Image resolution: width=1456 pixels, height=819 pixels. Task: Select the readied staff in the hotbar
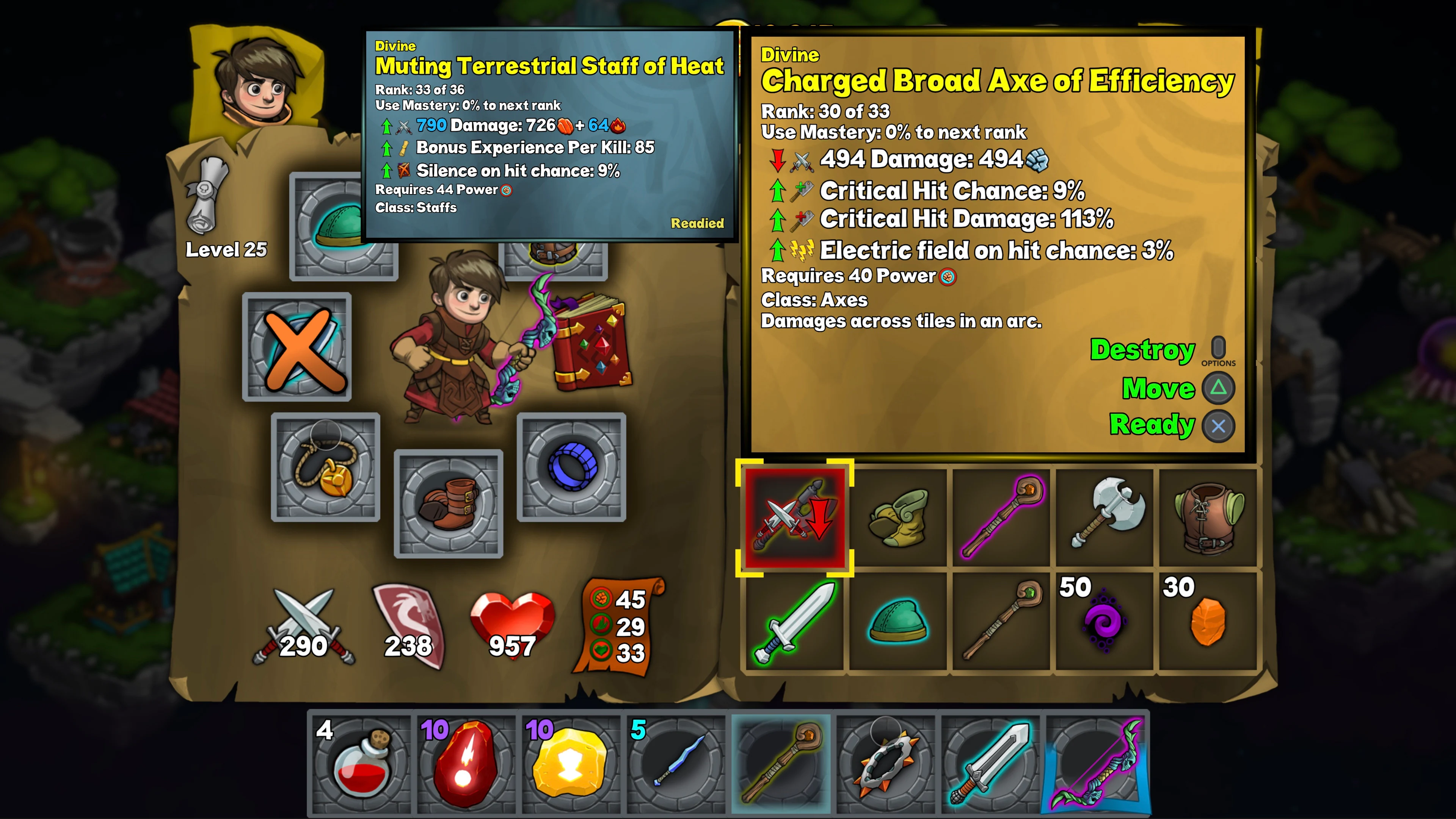781,763
